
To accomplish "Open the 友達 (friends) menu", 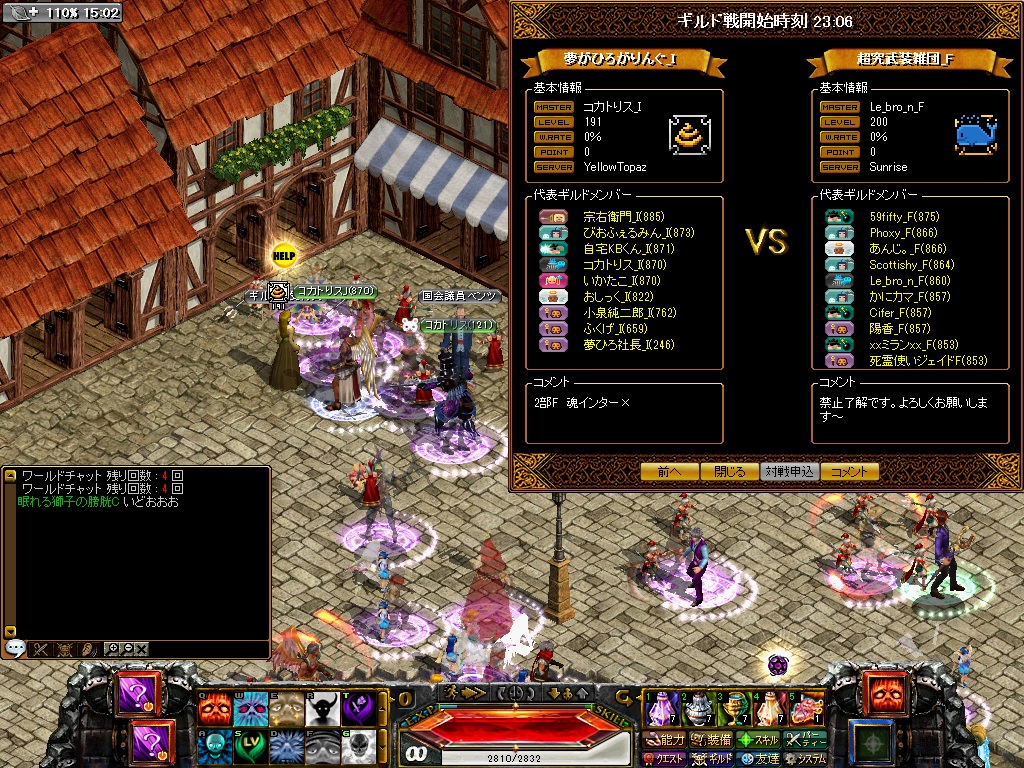I will (759, 759).
